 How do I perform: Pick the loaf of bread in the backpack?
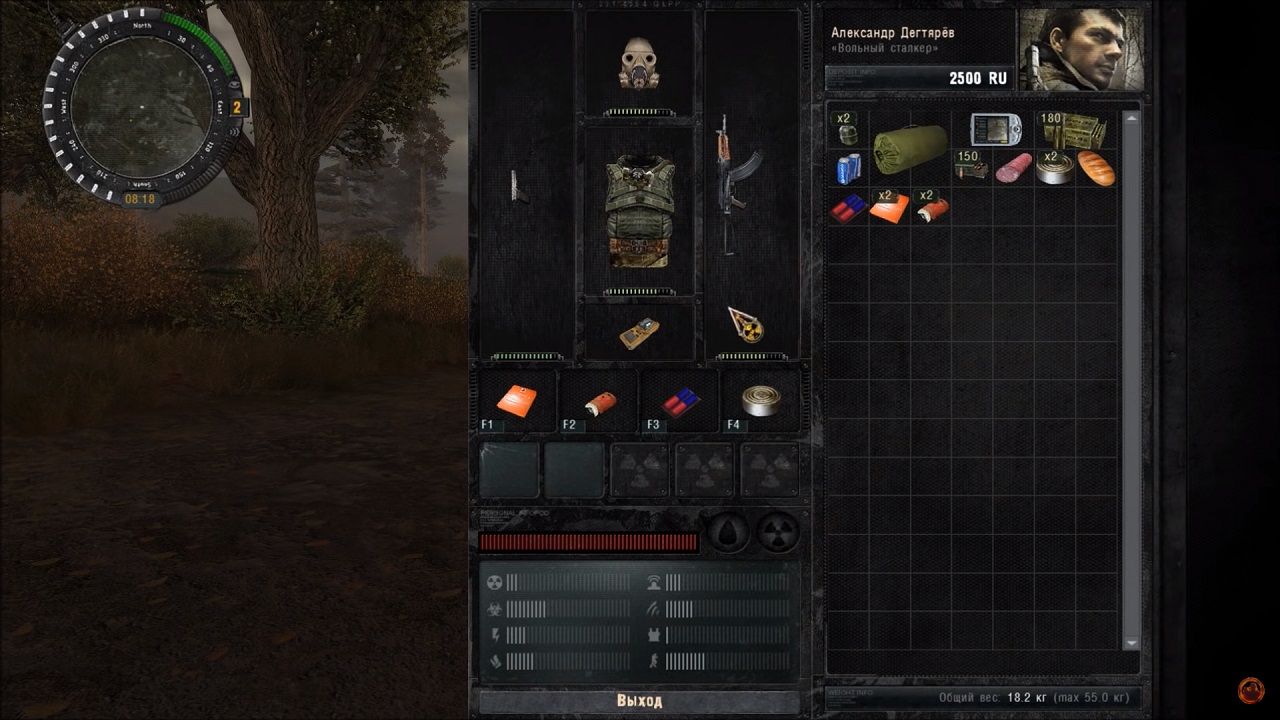[1096, 168]
